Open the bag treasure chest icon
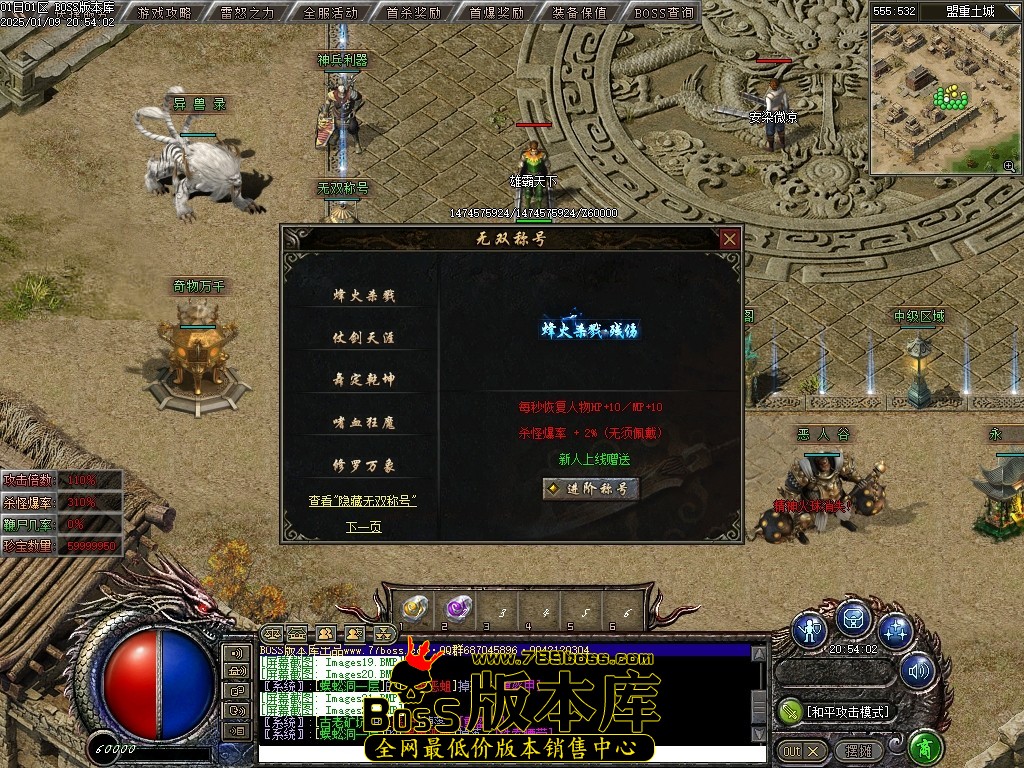The width and height of the screenshot is (1024, 768). (853, 619)
